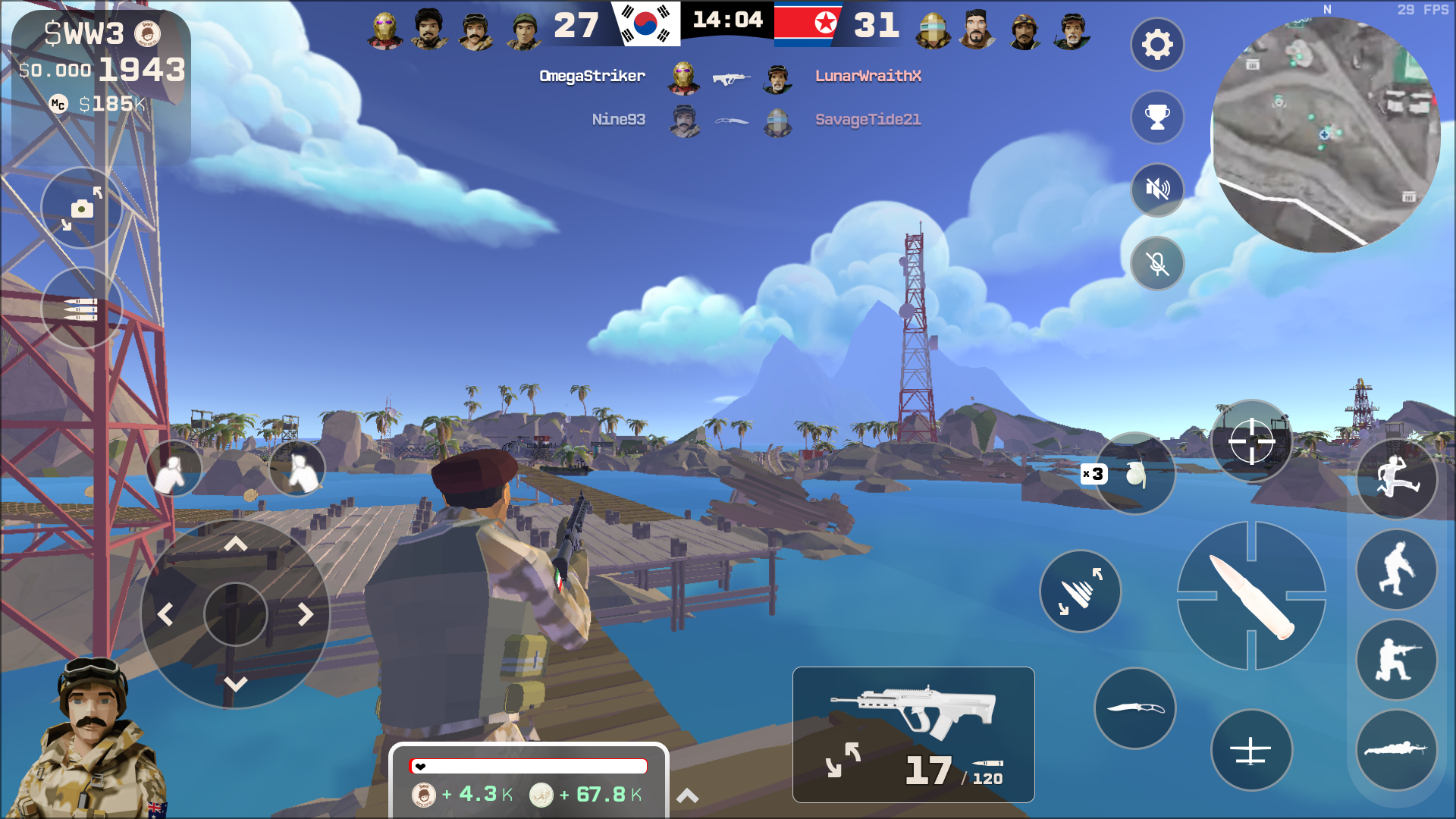Mute the game audio speaker
The height and width of the screenshot is (819, 1456).
coord(1156,189)
